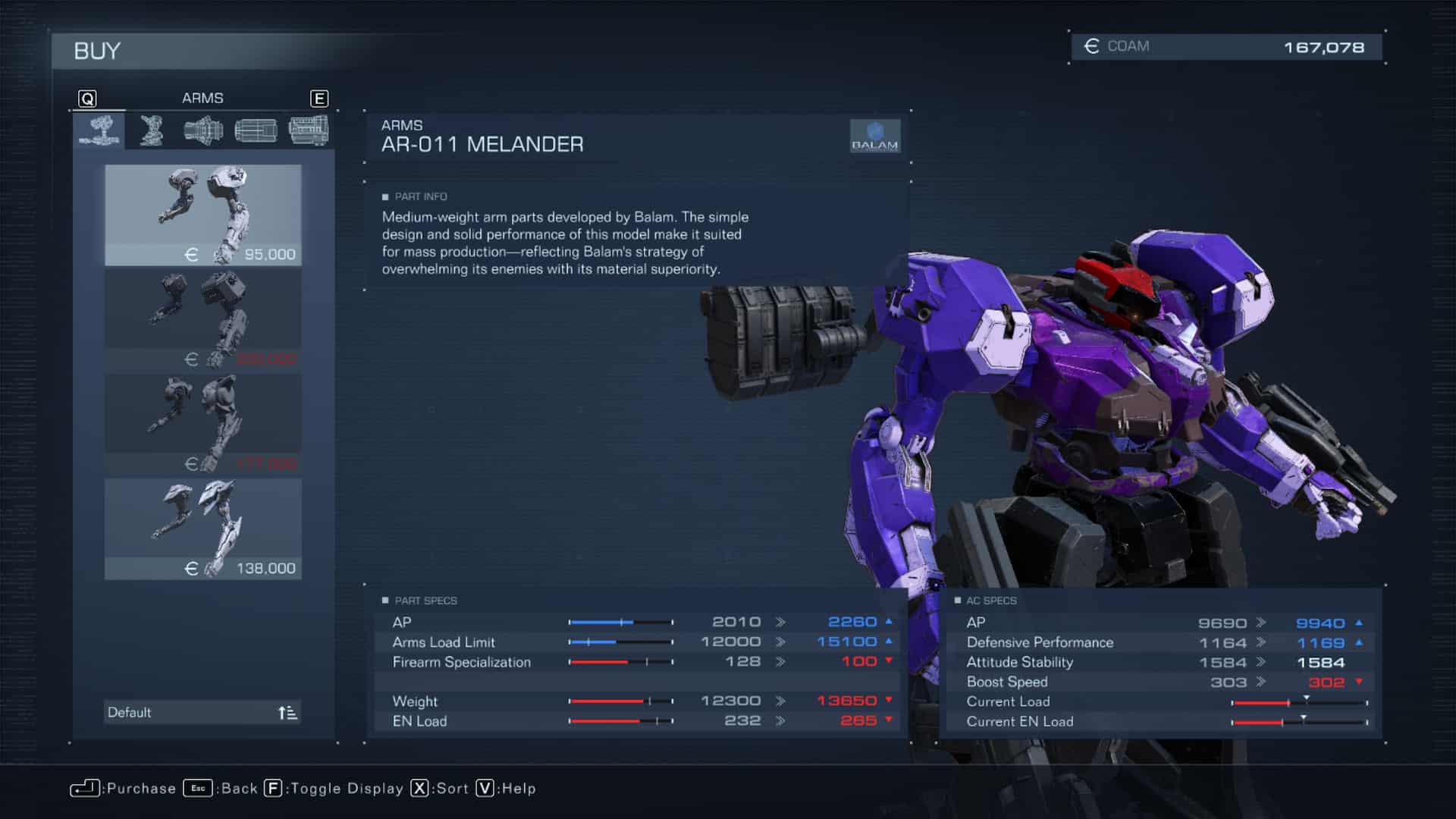The image size is (1456, 819).
Task: Switch categories using the E tab
Action: (320, 97)
